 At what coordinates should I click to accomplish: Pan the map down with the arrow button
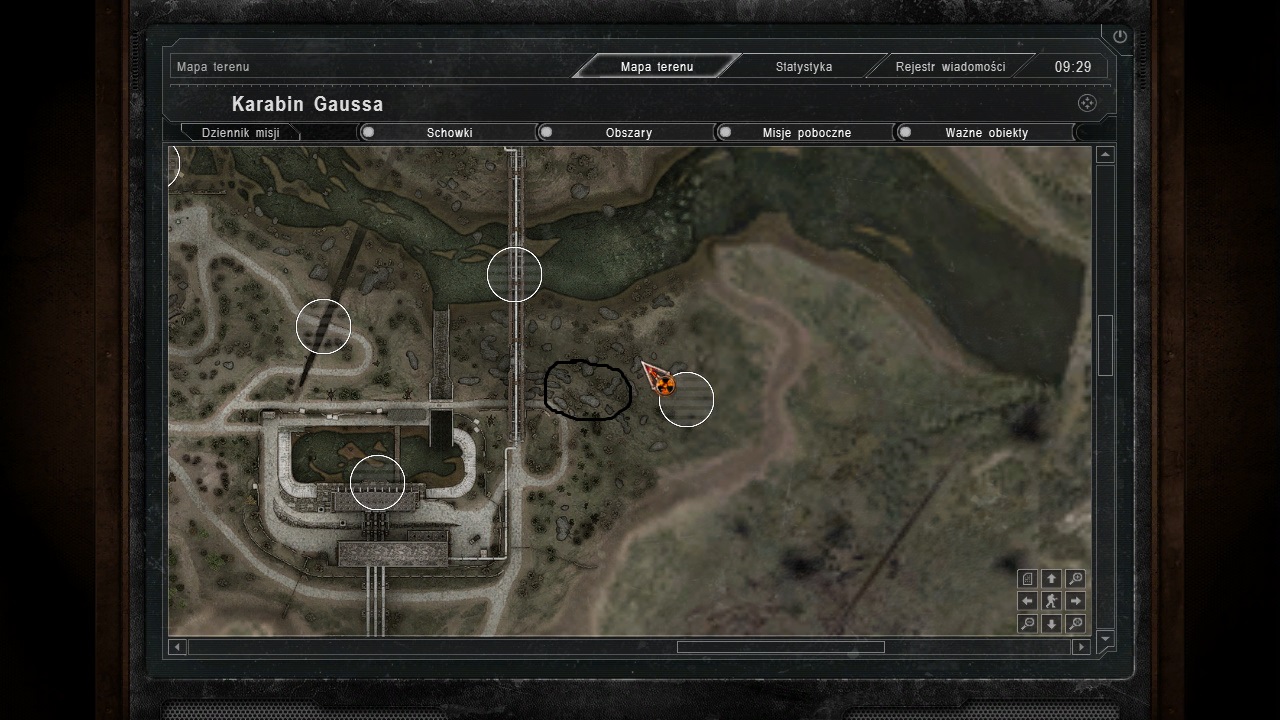[x=1051, y=624]
